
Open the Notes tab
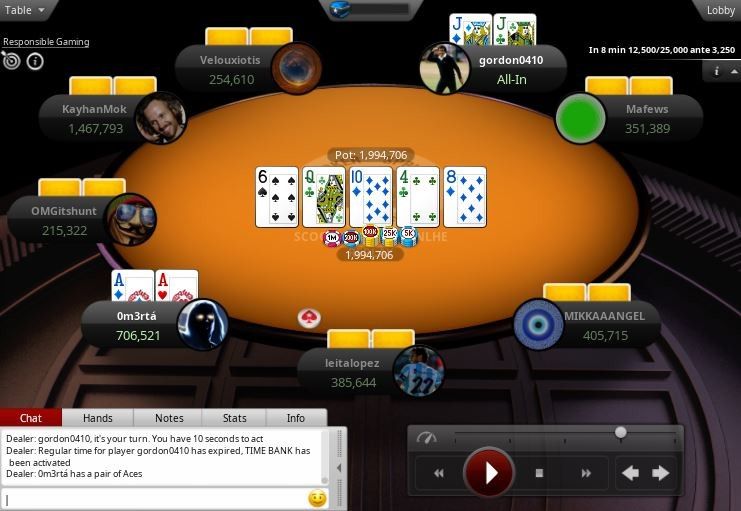tap(169, 418)
